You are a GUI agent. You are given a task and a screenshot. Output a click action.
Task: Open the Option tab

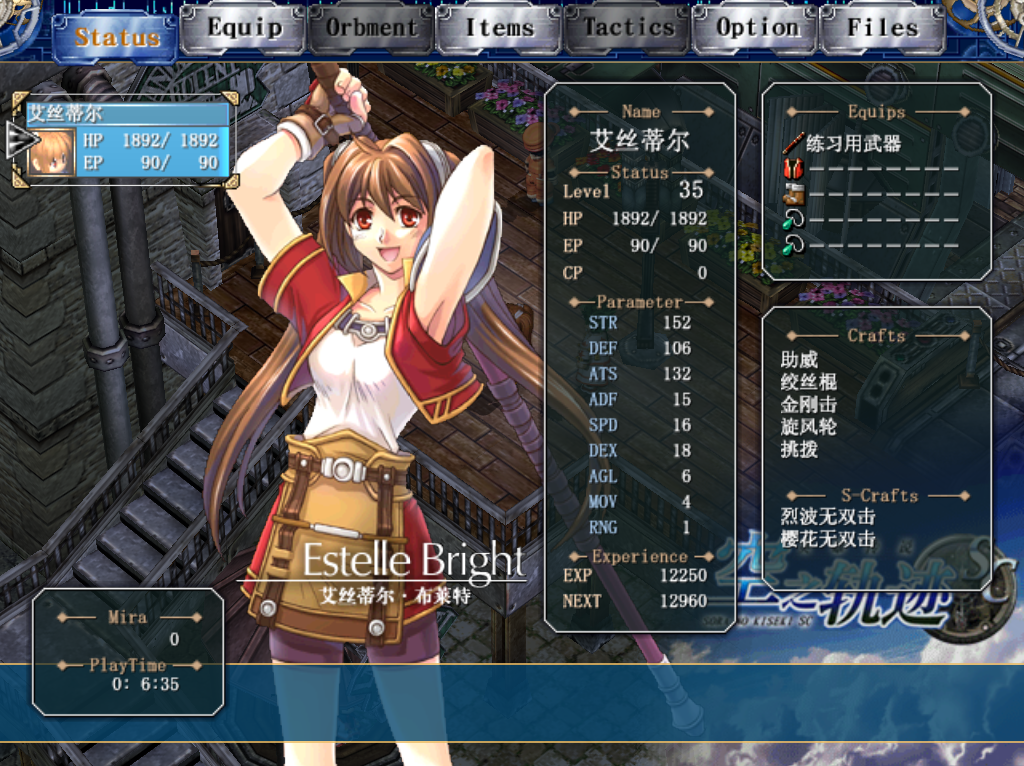(757, 29)
